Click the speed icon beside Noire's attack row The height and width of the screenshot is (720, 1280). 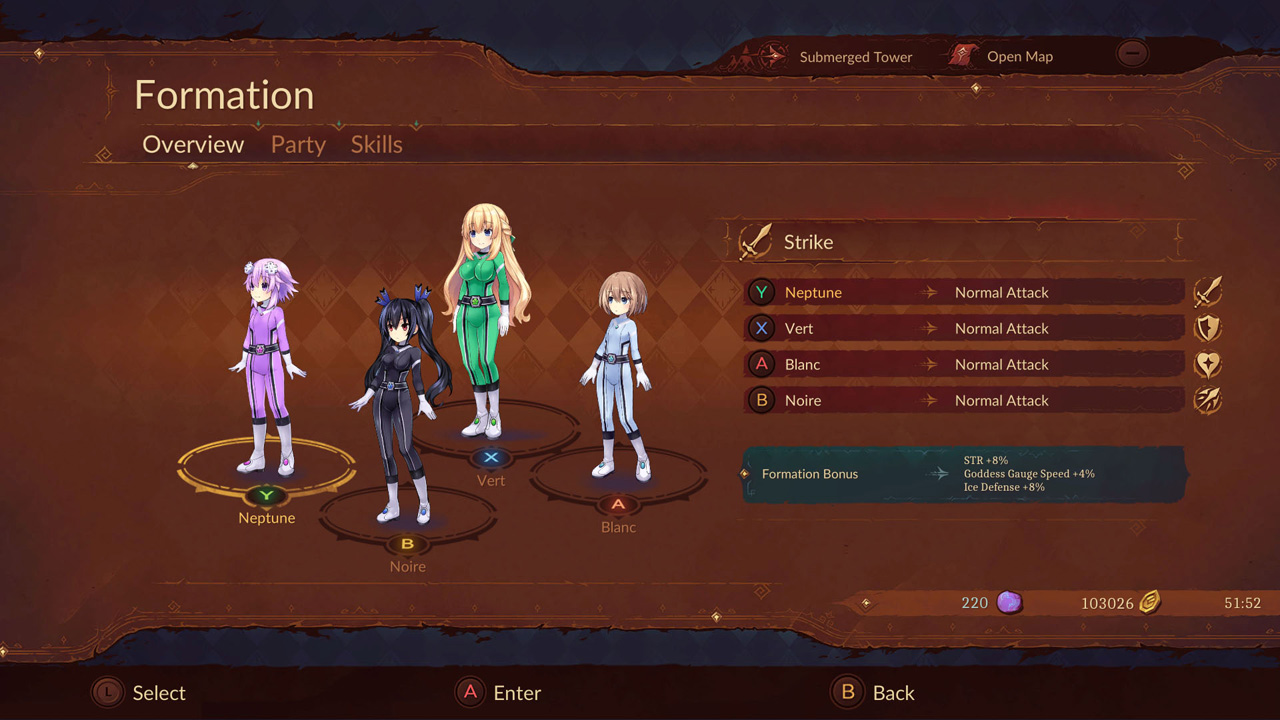click(1207, 399)
